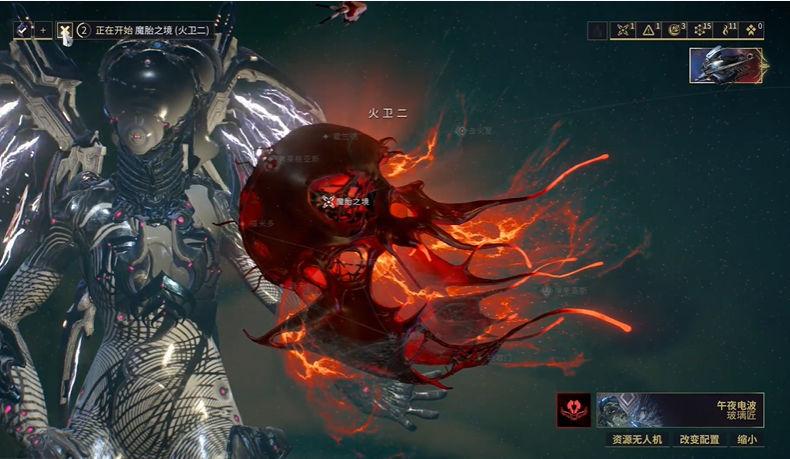Click the red faction emblem icon
The height and width of the screenshot is (459, 790).
(574, 410)
